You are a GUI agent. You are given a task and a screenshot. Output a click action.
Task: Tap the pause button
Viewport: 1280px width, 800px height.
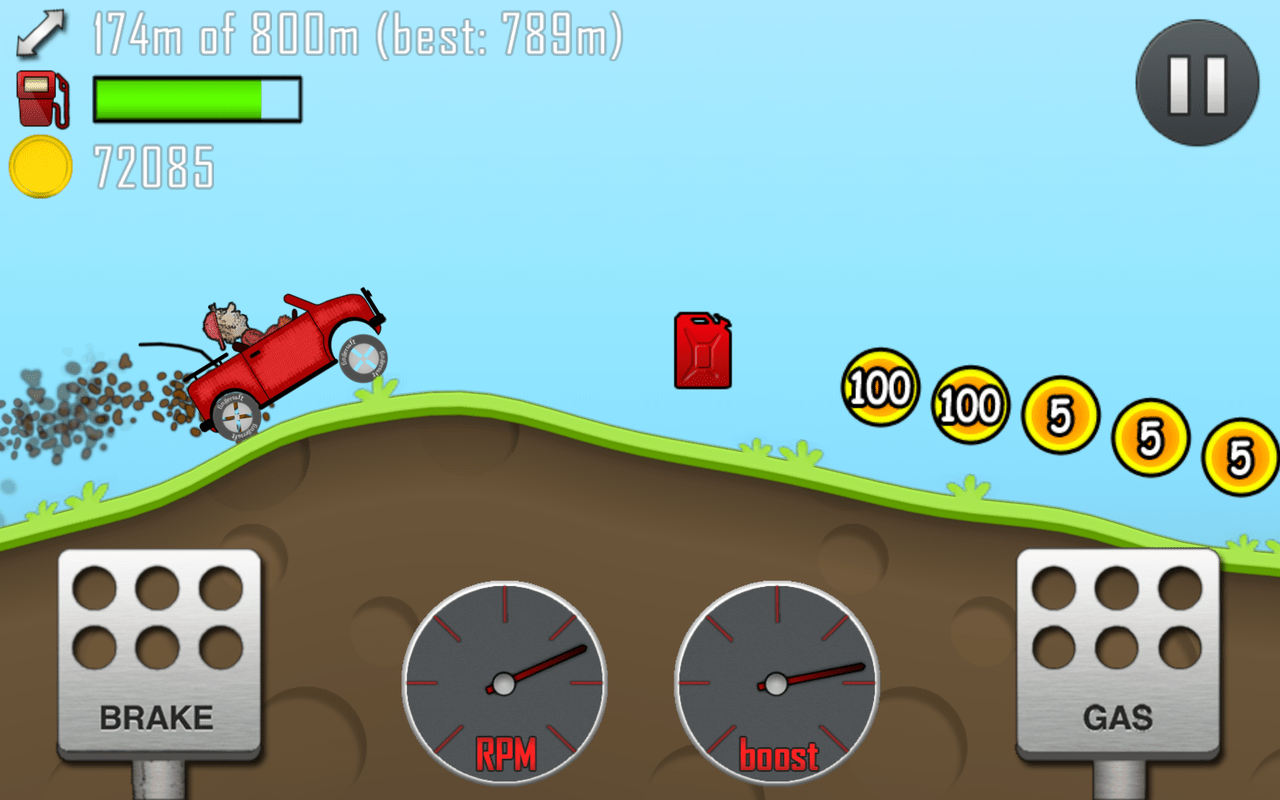click(1196, 84)
